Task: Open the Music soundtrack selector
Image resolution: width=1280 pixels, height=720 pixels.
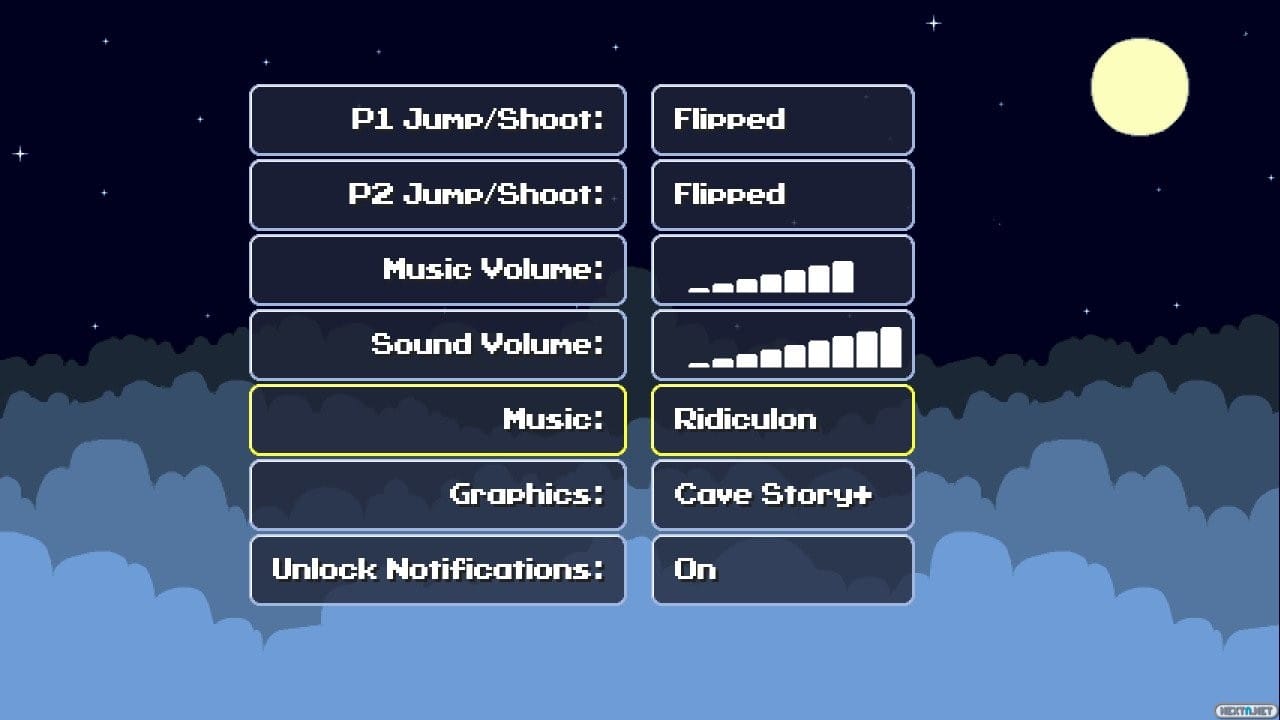Action: tap(783, 420)
